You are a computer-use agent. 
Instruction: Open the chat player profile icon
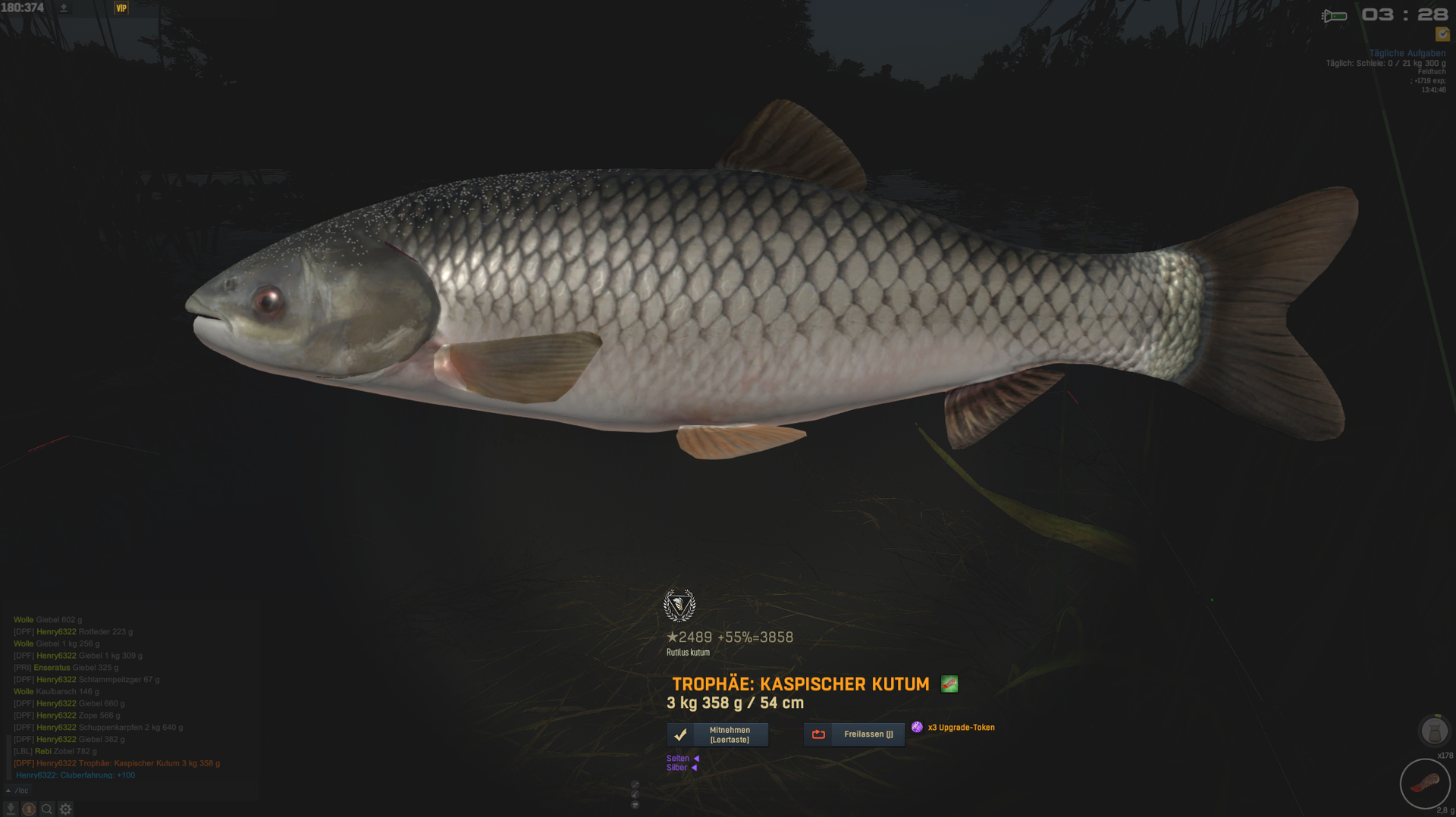29,809
